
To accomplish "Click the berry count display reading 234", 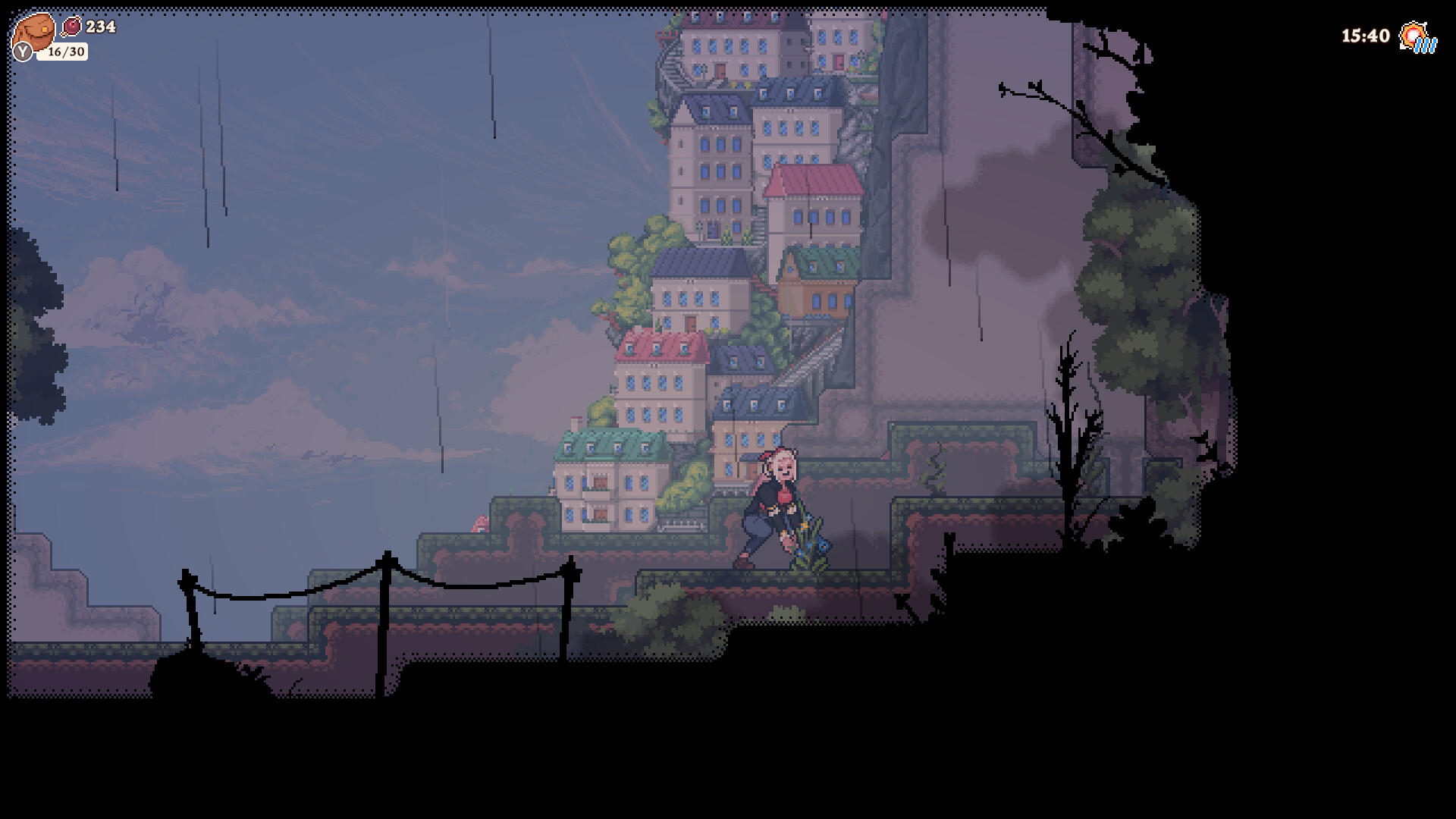I will click(101, 28).
